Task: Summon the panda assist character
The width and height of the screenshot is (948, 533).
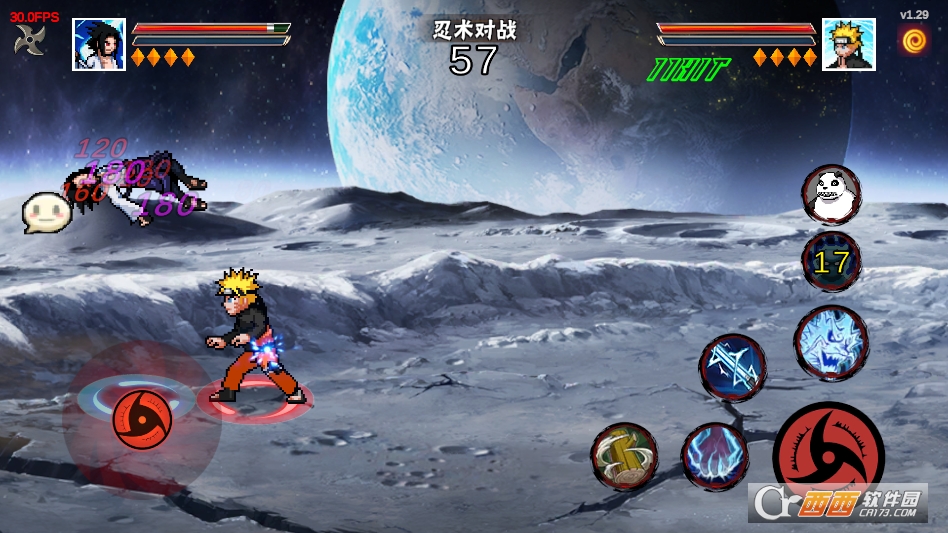Action: coord(831,194)
